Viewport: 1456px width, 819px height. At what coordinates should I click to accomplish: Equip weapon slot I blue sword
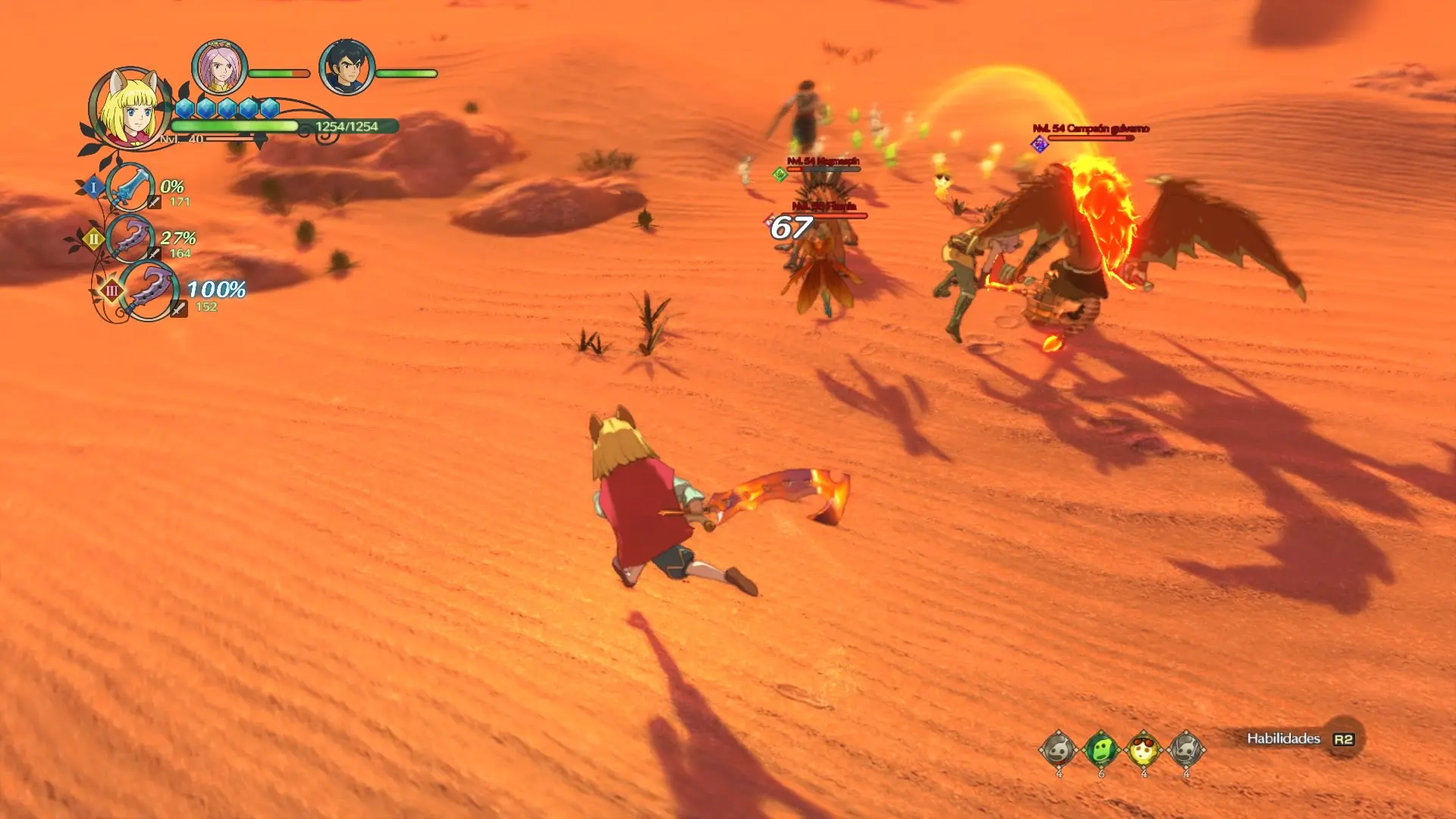130,187
